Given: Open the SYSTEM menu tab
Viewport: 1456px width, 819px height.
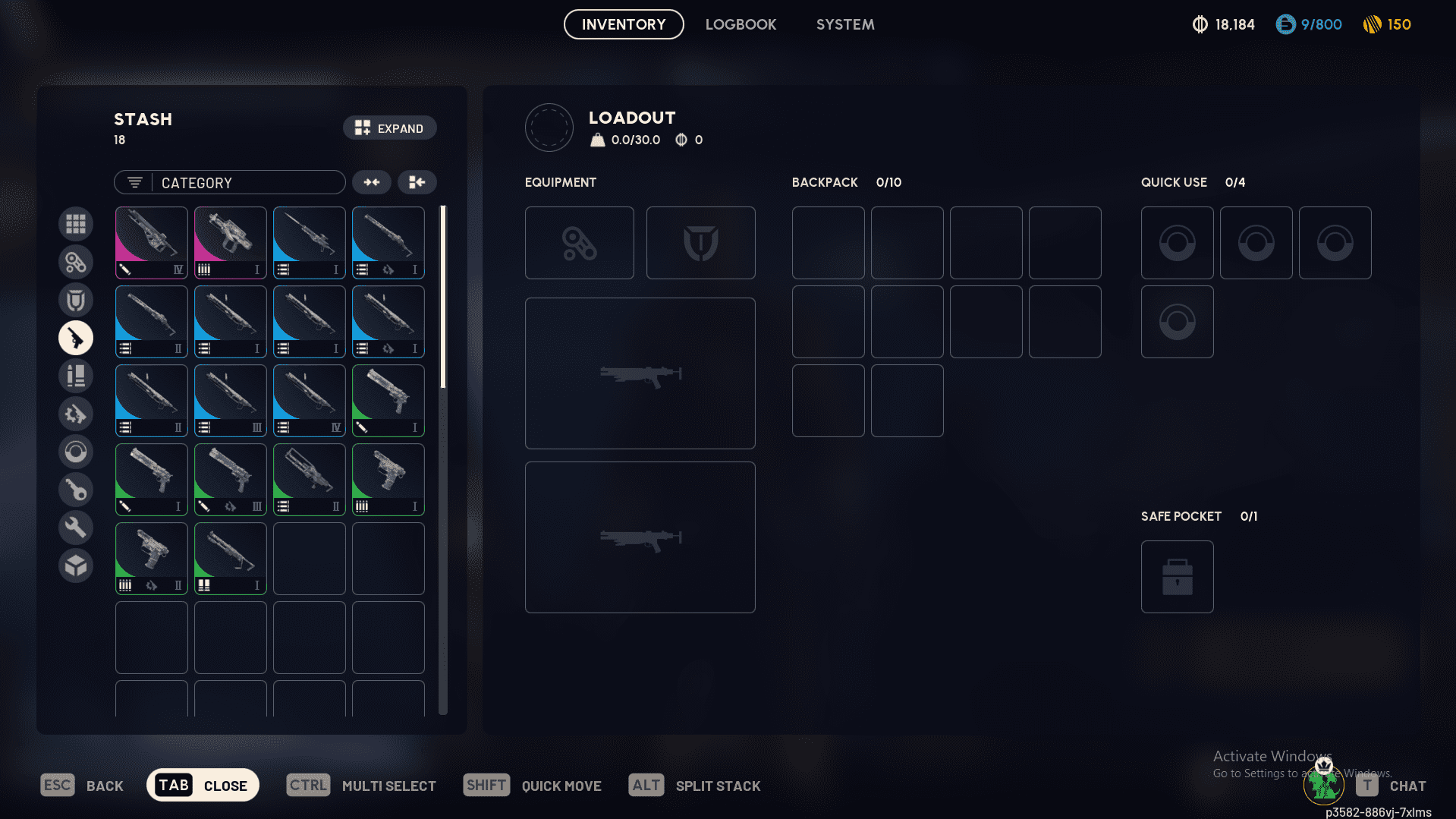Looking at the screenshot, I should tap(844, 24).
